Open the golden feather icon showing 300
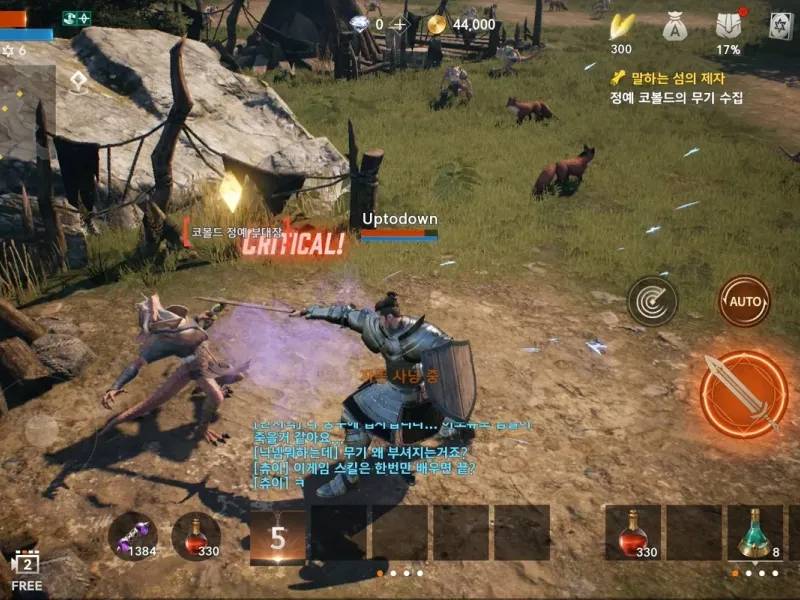 (x=621, y=28)
